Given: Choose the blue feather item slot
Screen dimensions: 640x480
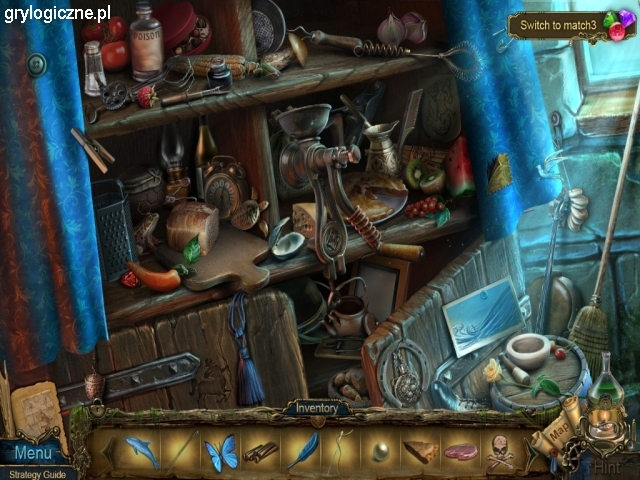Looking at the screenshot, I should pos(301,451).
